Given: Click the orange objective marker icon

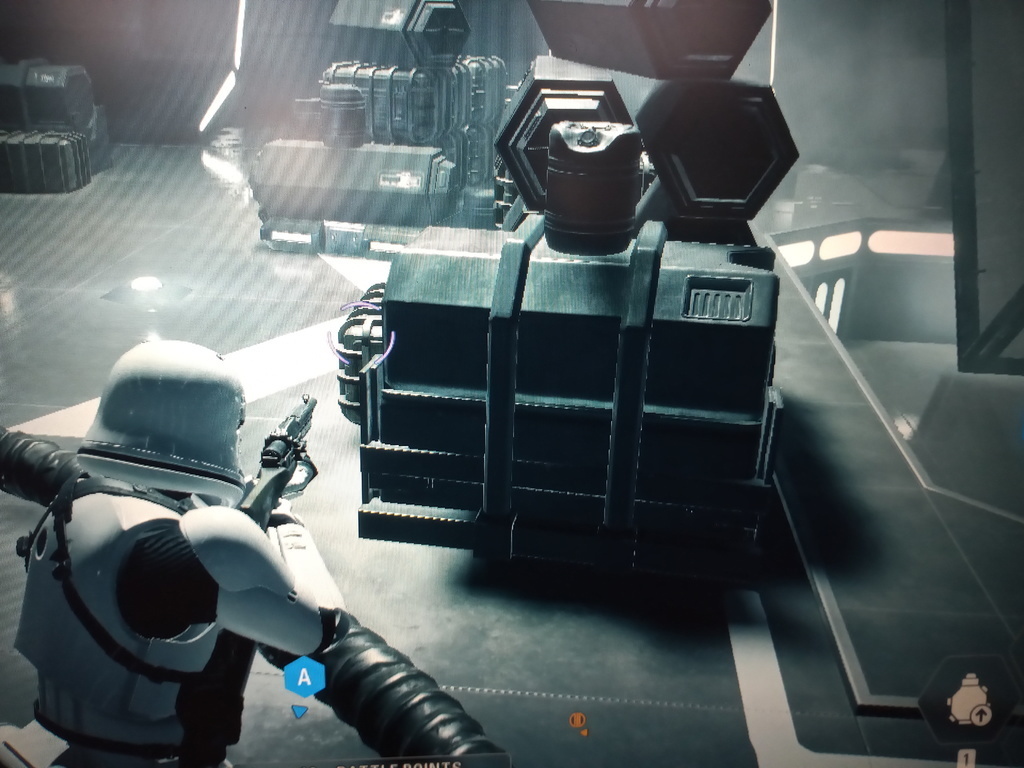Looking at the screenshot, I should point(577,720).
